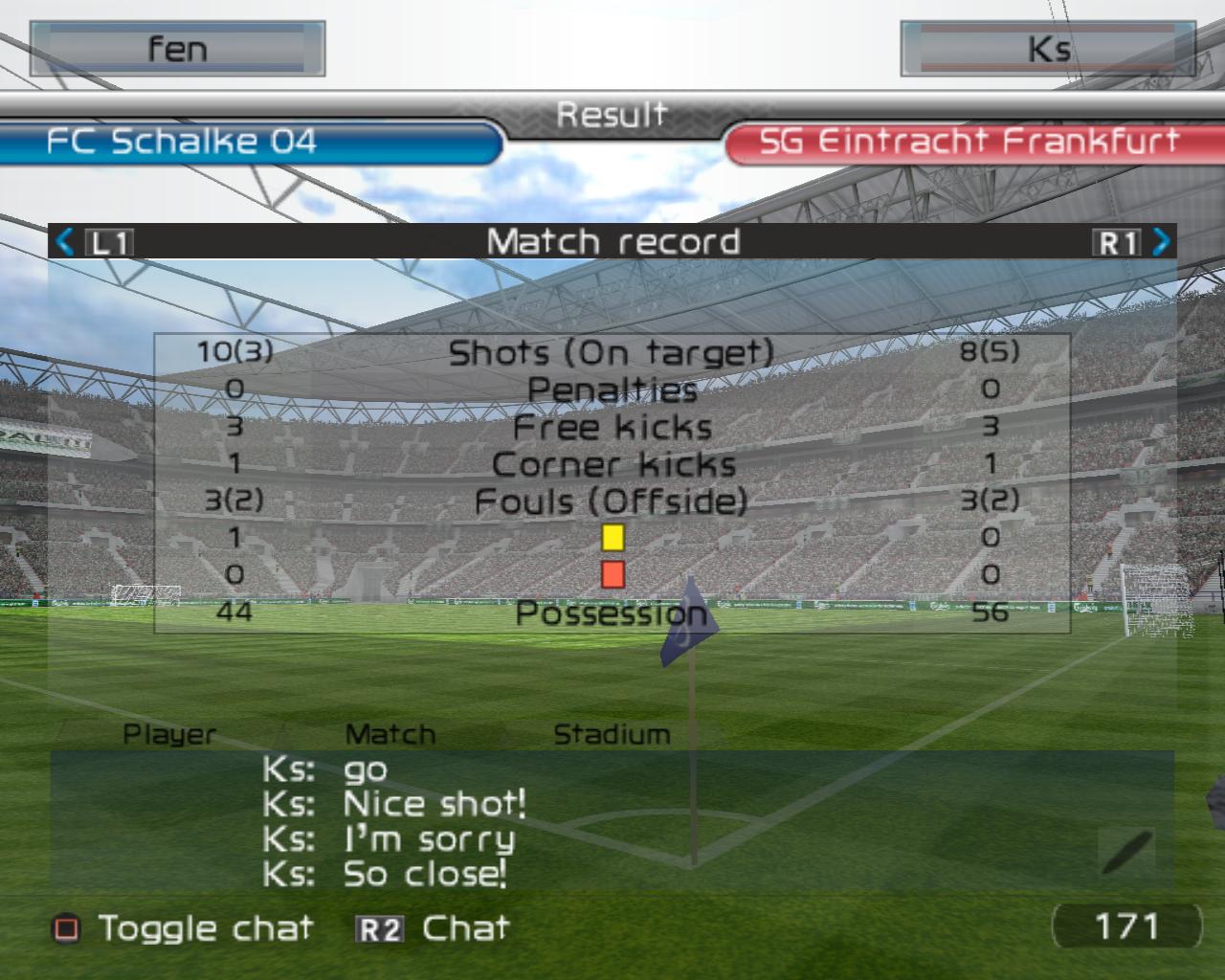Viewport: 1225px width, 980px height.
Task: Open the Stadium chat tab
Action: tap(612, 735)
